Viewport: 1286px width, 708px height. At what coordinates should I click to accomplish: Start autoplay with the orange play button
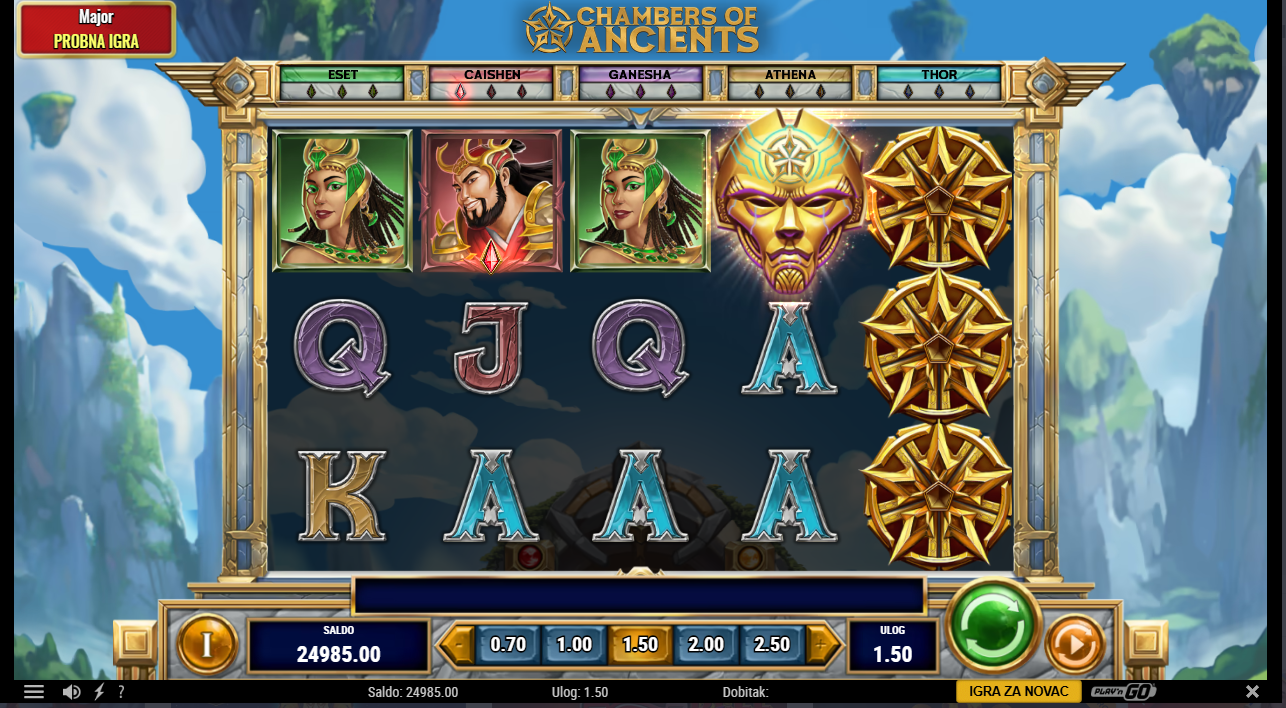pyautogui.click(x=1074, y=644)
